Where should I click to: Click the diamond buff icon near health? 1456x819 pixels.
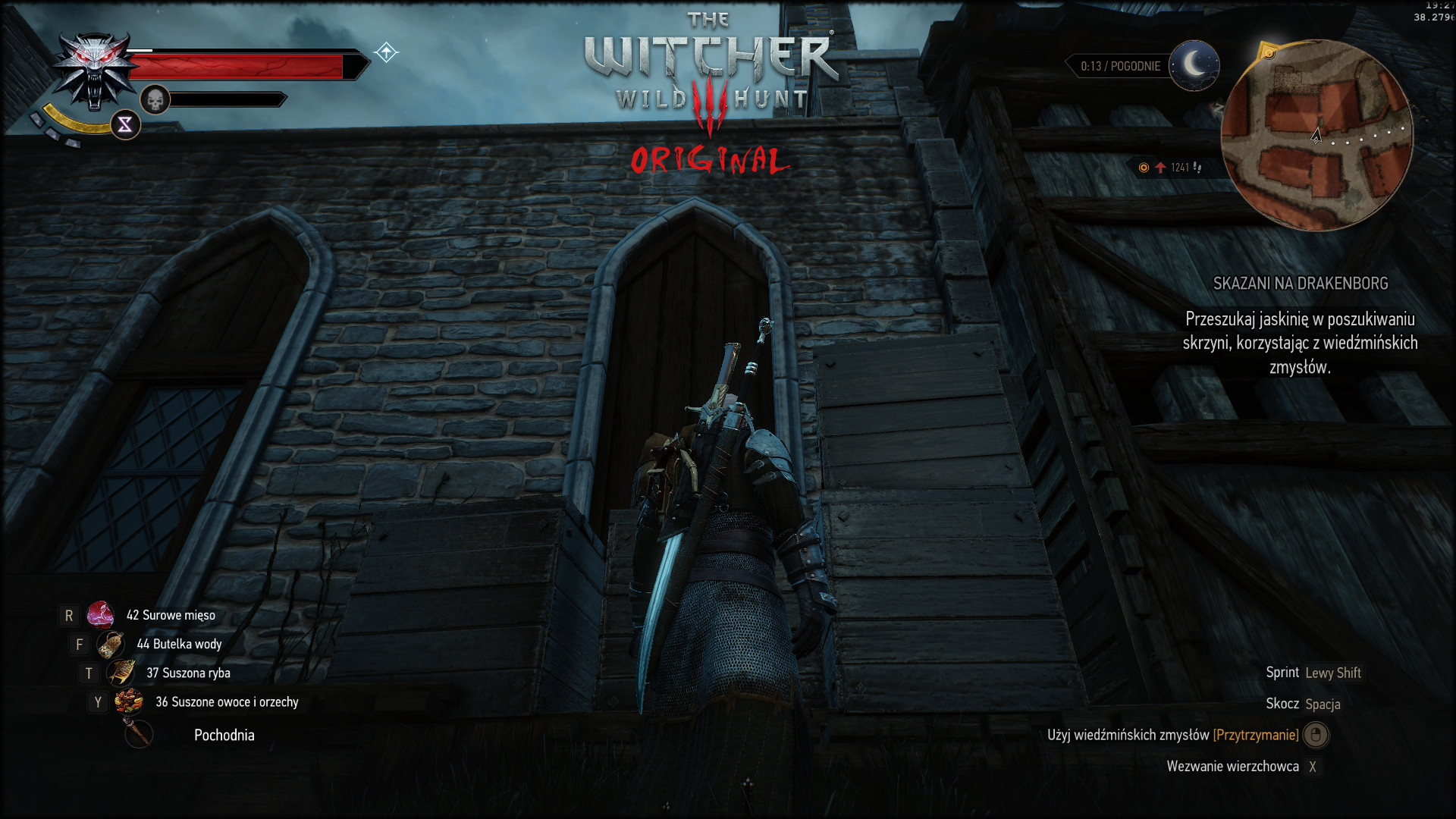pos(386,52)
